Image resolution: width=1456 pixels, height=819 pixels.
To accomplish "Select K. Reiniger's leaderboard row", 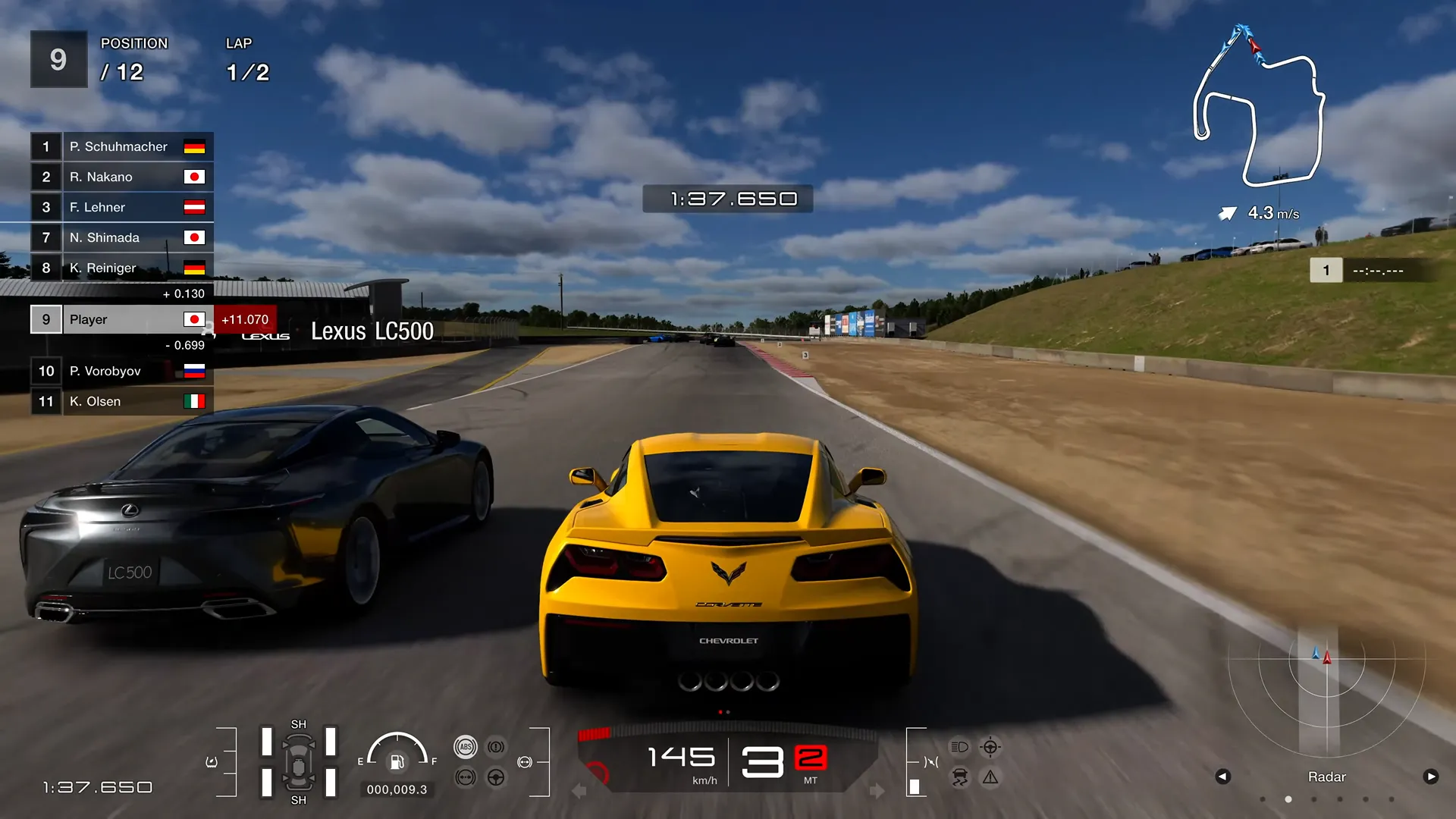I will pyautogui.click(x=121, y=268).
